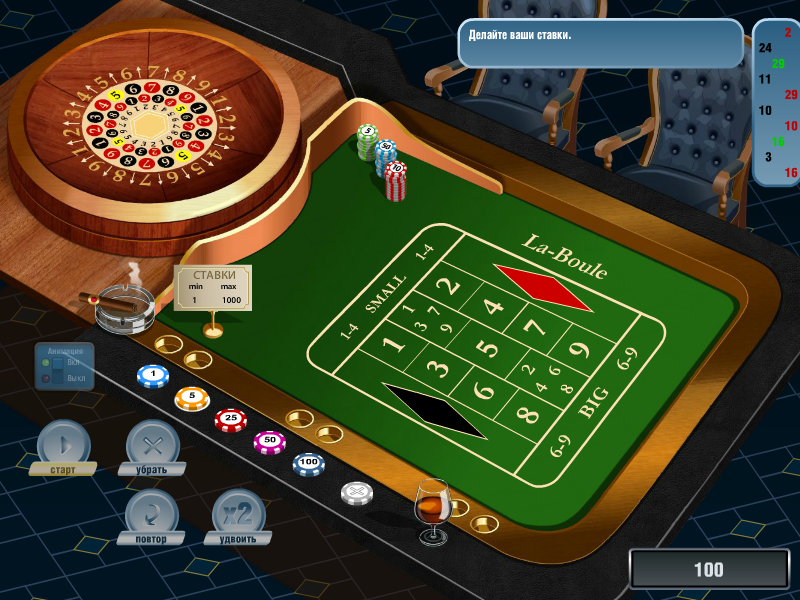Place a bet on number 1
The height and width of the screenshot is (600, 800).
(394, 345)
